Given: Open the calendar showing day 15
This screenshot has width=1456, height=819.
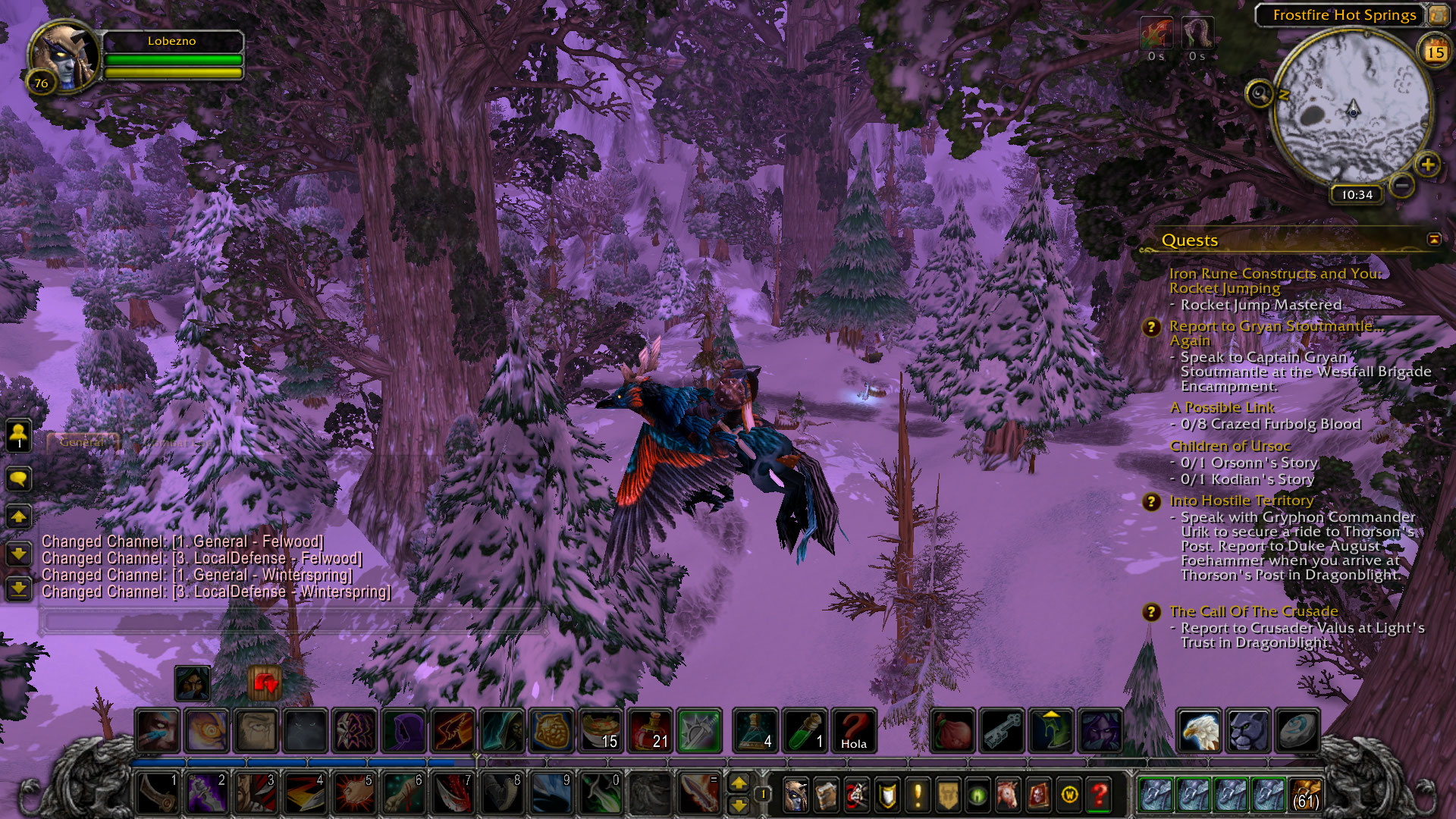Looking at the screenshot, I should tap(1435, 52).
